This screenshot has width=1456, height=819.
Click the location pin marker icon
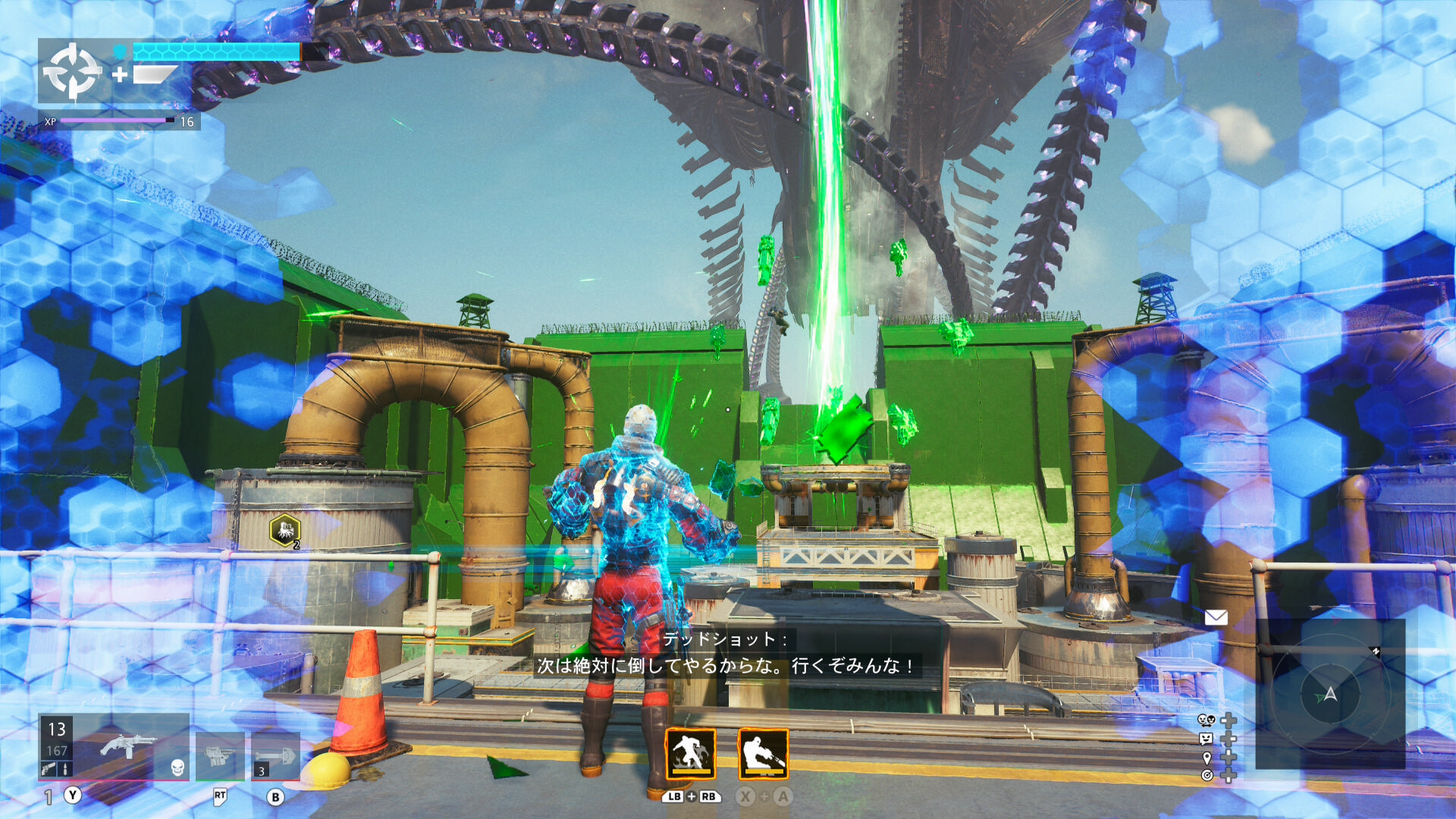(1207, 757)
